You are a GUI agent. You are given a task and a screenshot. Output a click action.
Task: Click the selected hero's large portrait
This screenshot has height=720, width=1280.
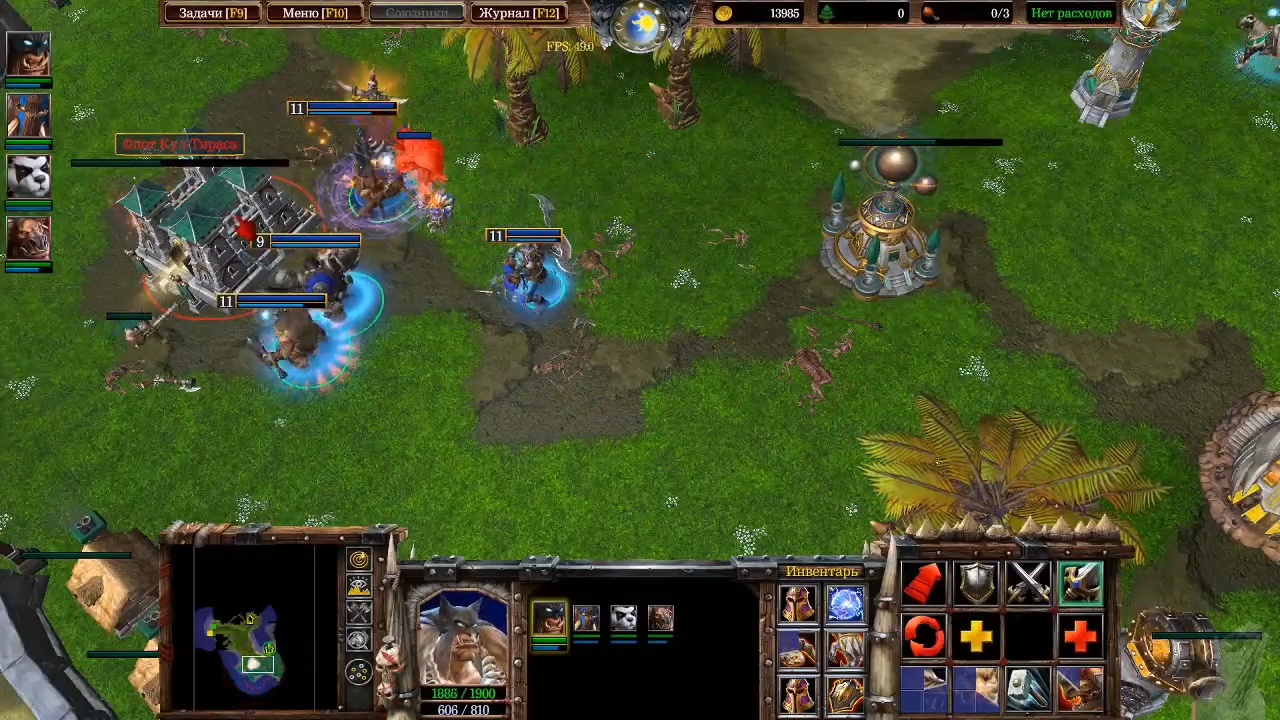click(463, 640)
